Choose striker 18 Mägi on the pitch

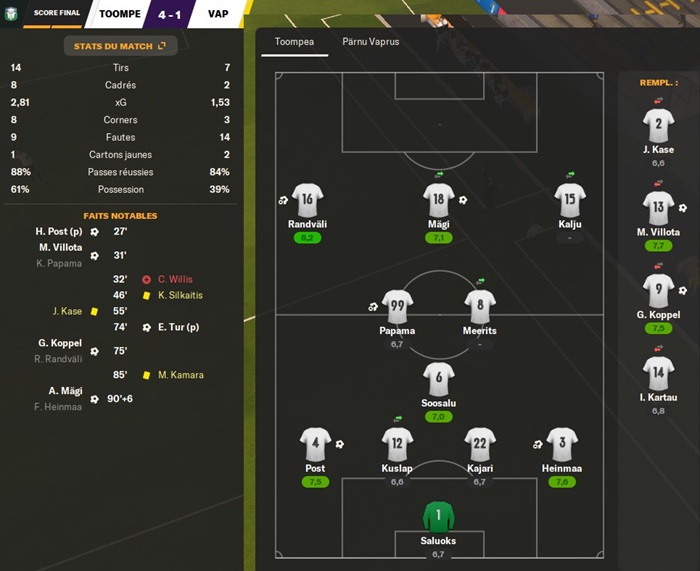[438, 200]
